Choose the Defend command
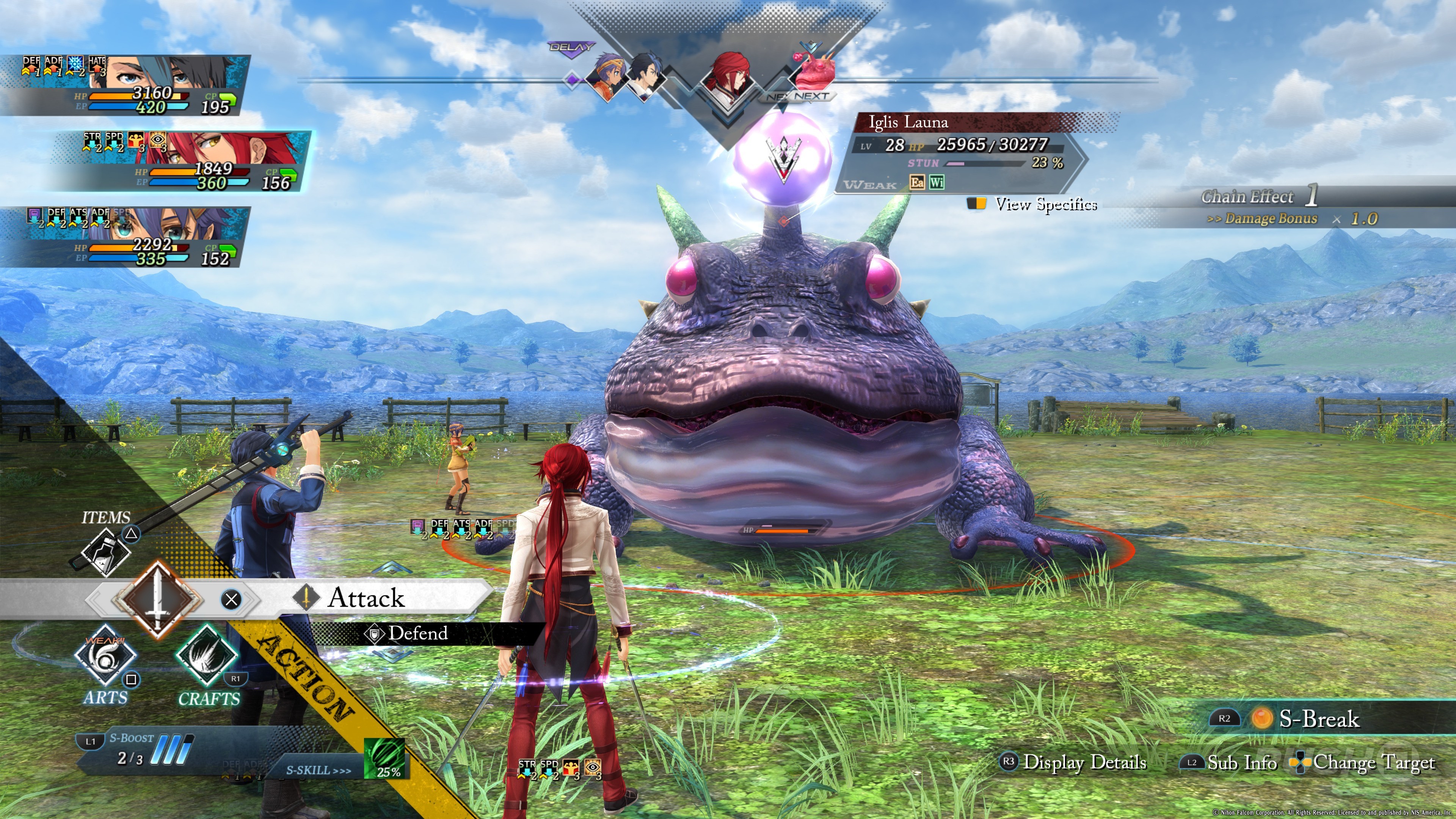1456x819 pixels. (417, 633)
